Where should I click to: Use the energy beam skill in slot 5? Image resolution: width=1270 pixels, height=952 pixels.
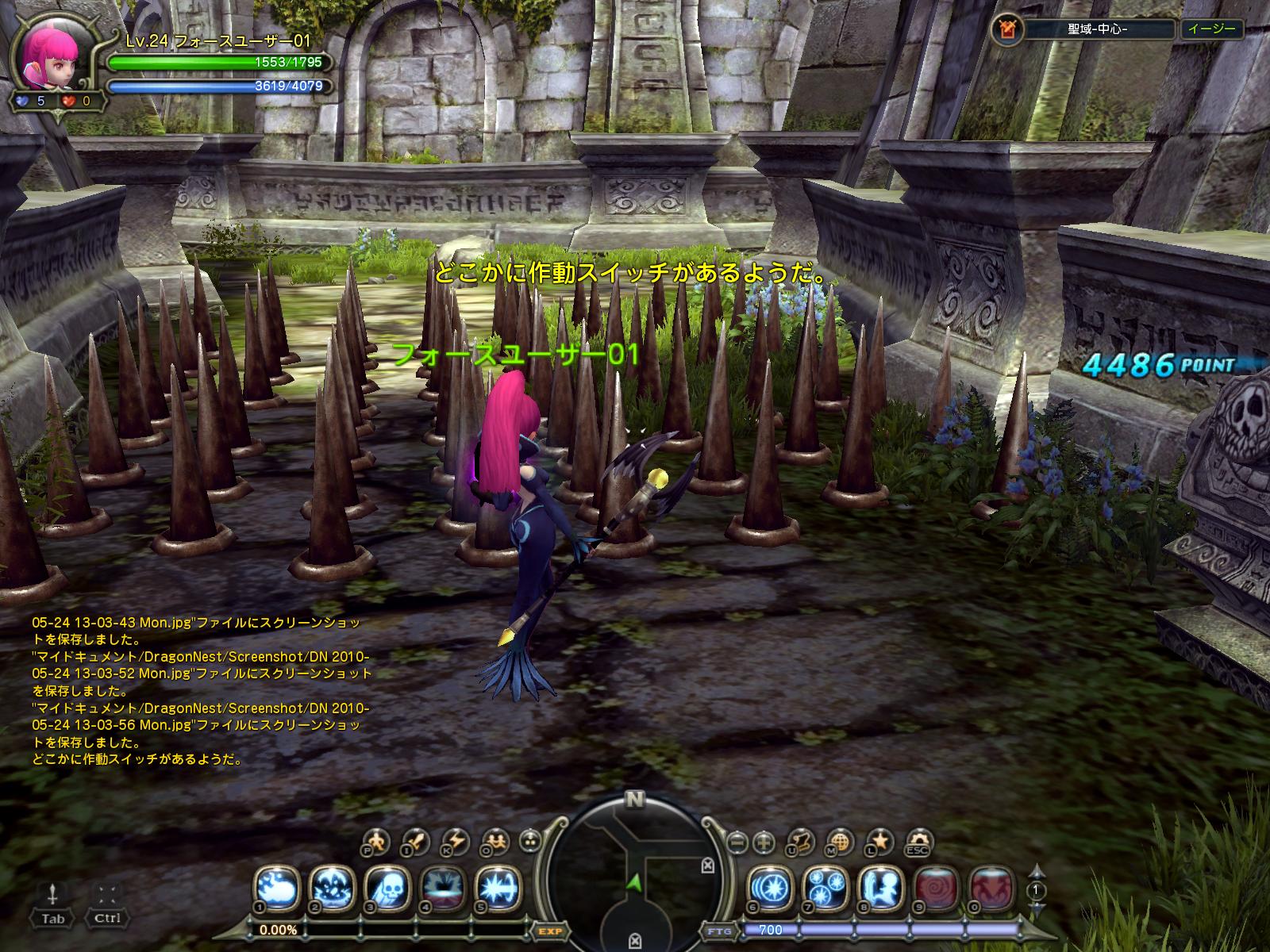[498, 888]
